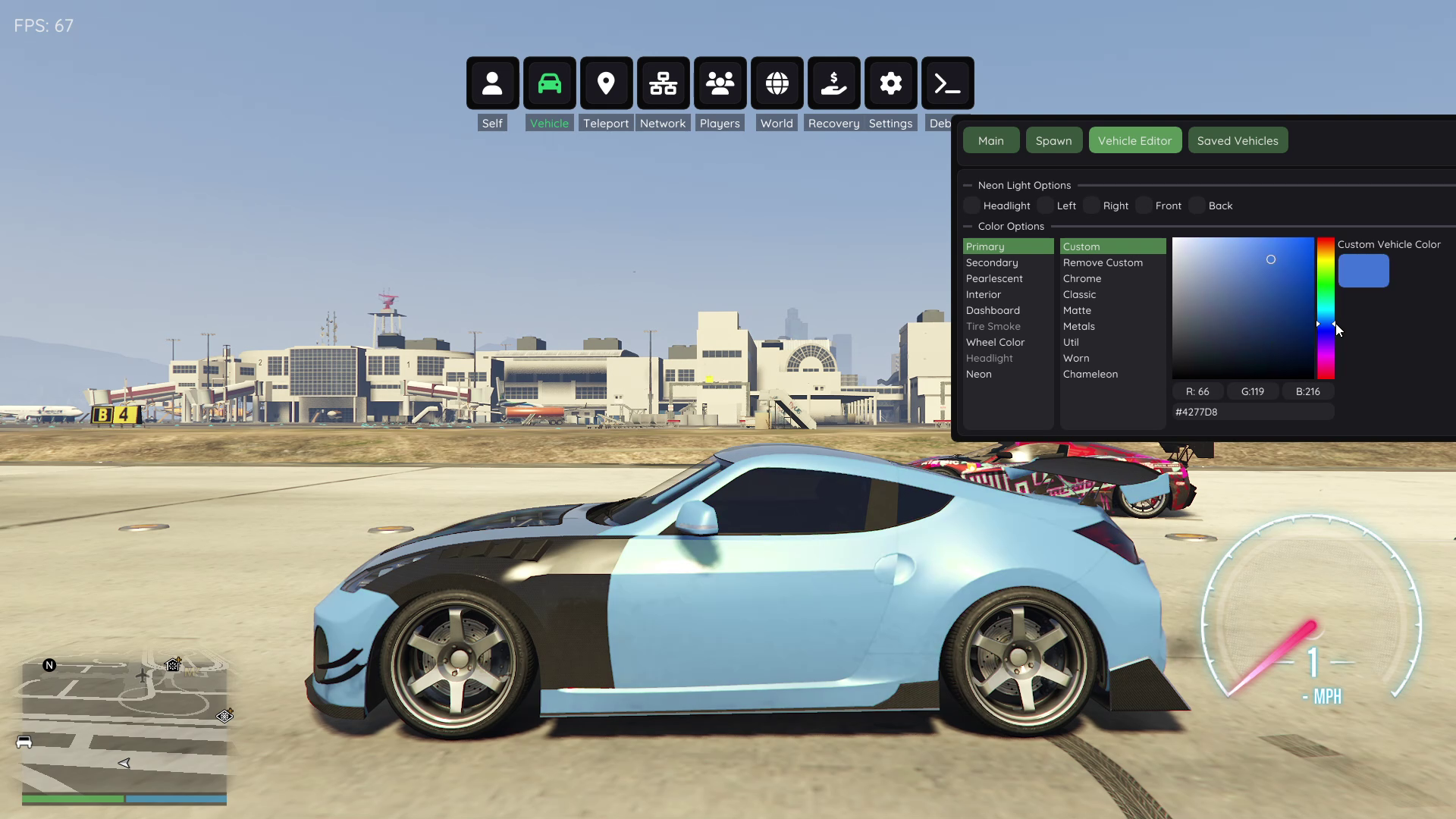Viewport: 1456px width, 819px height.
Task: Choose Remove Custom color option
Action: click(1103, 262)
